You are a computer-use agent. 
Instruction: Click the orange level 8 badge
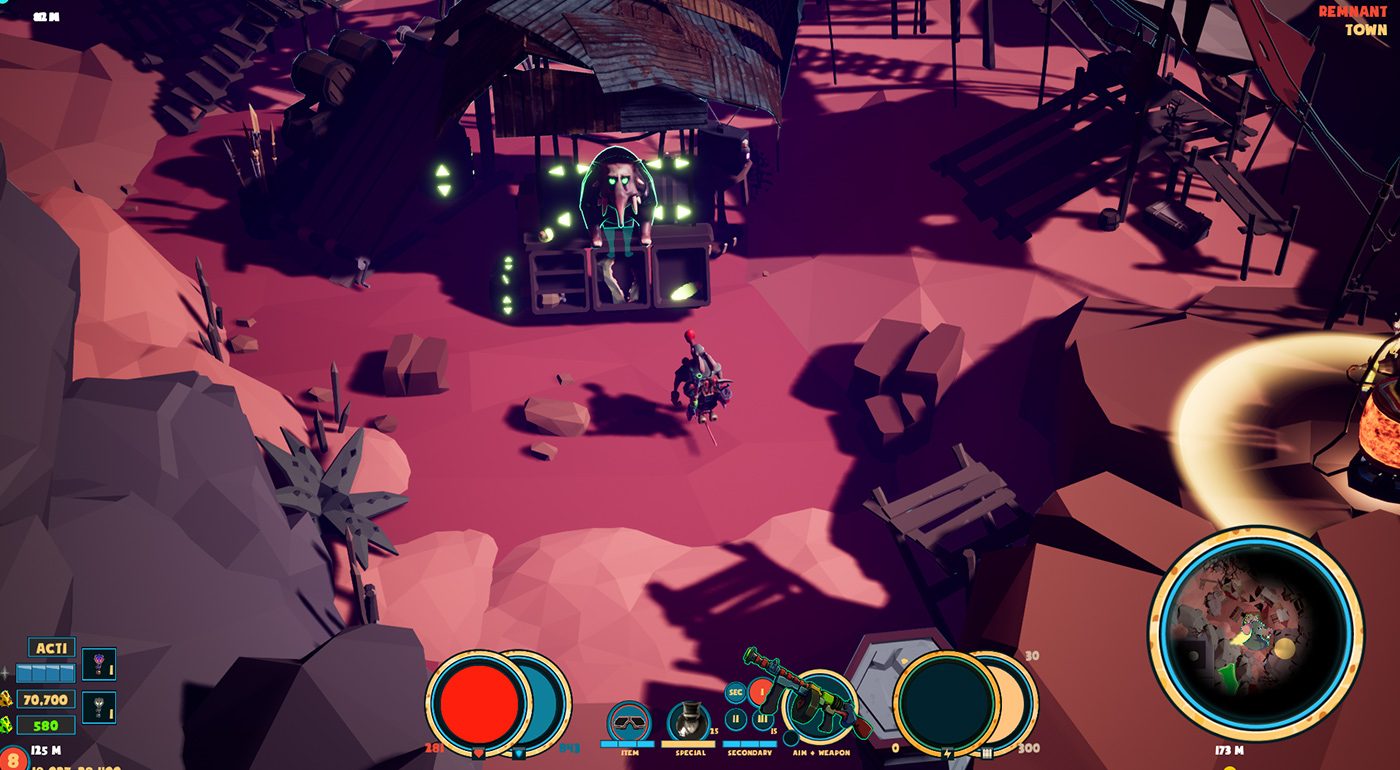click(12, 759)
